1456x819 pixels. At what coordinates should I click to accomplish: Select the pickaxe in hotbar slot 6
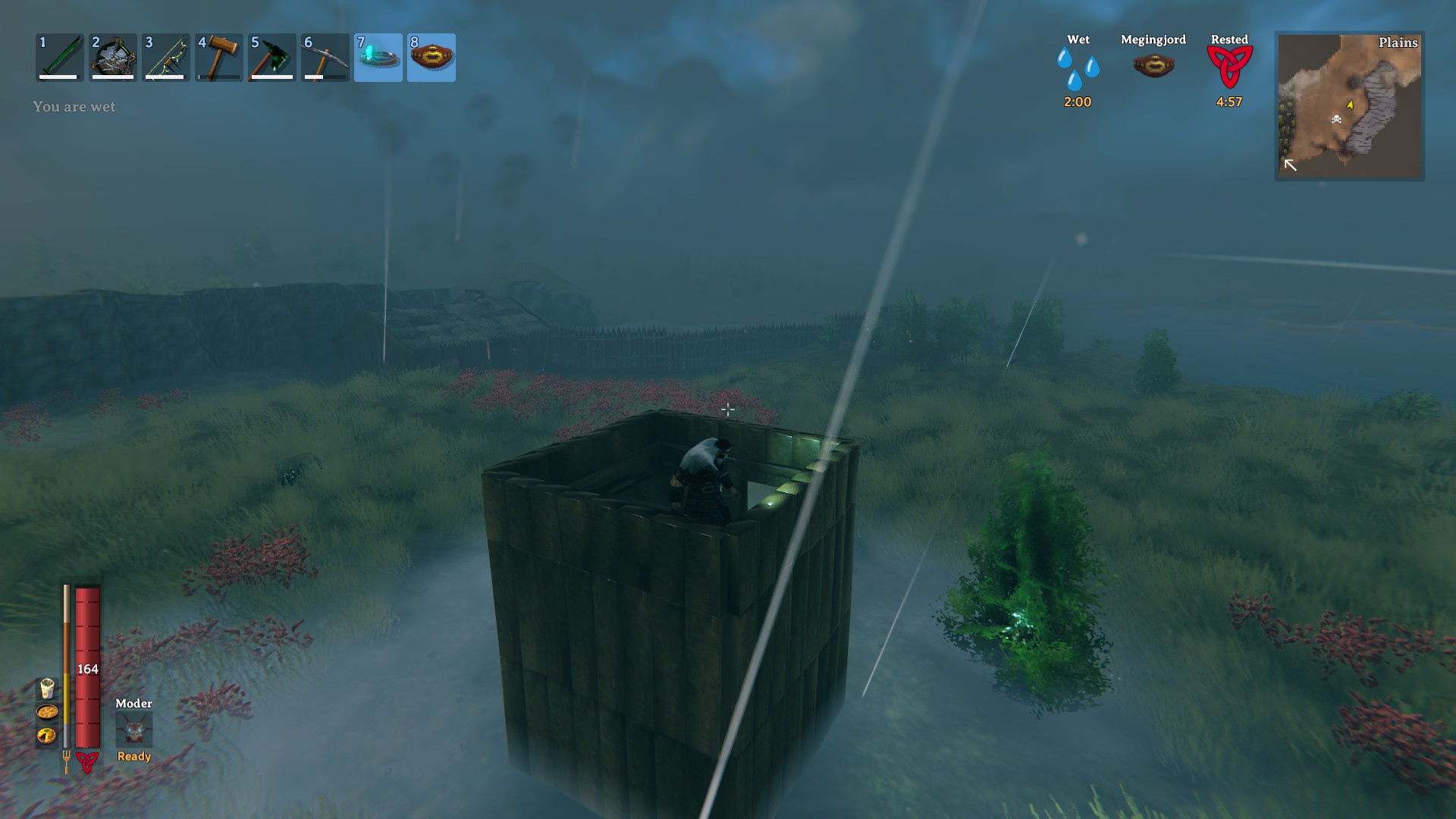point(325,57)
